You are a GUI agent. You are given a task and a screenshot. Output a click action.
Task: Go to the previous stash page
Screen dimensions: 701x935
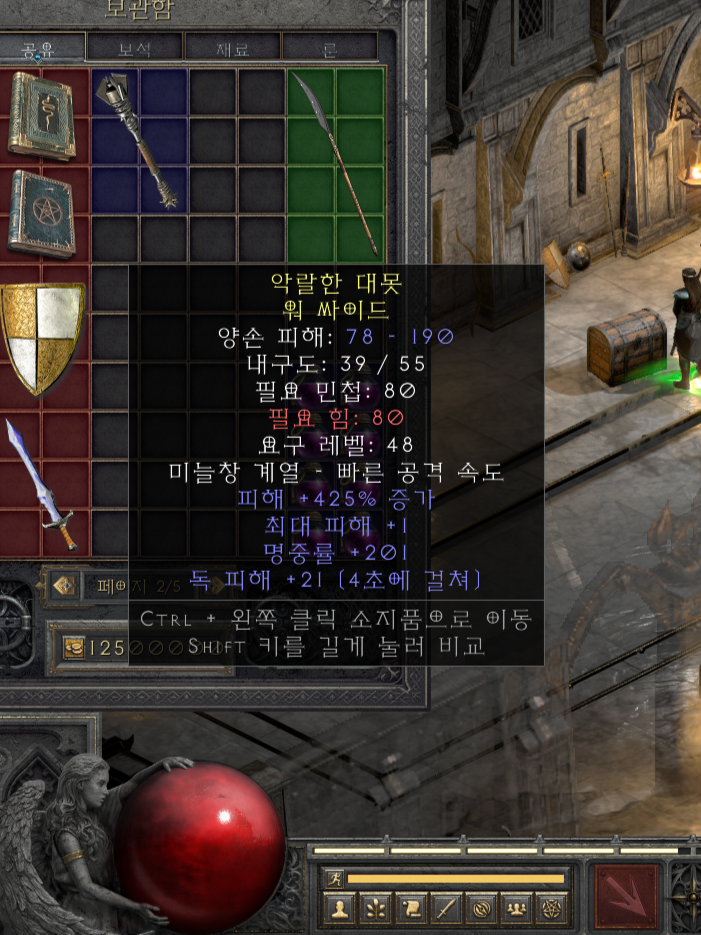pos(65,586)
